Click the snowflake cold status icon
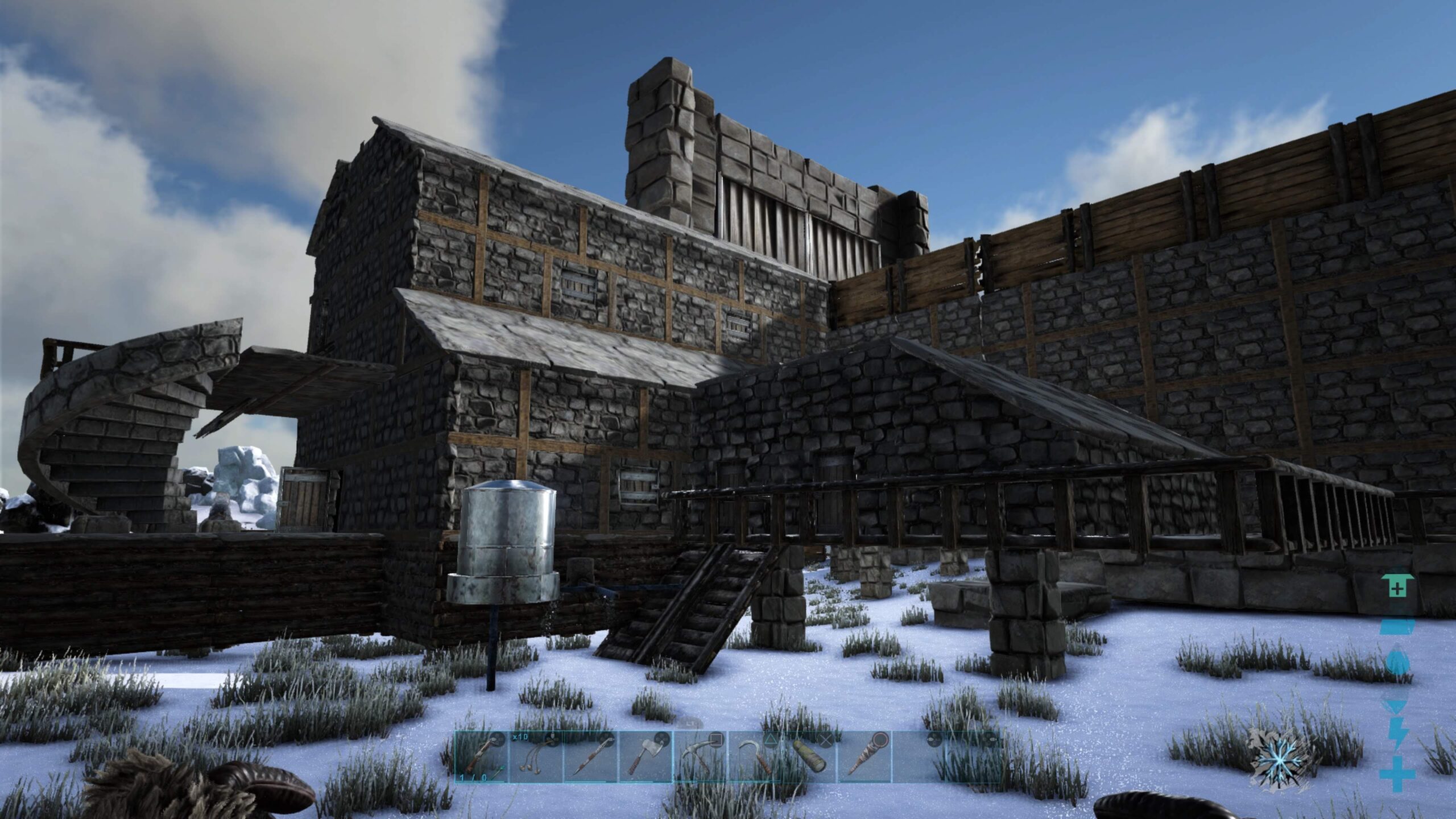1456x819 pixels. tap(1282, 760)
